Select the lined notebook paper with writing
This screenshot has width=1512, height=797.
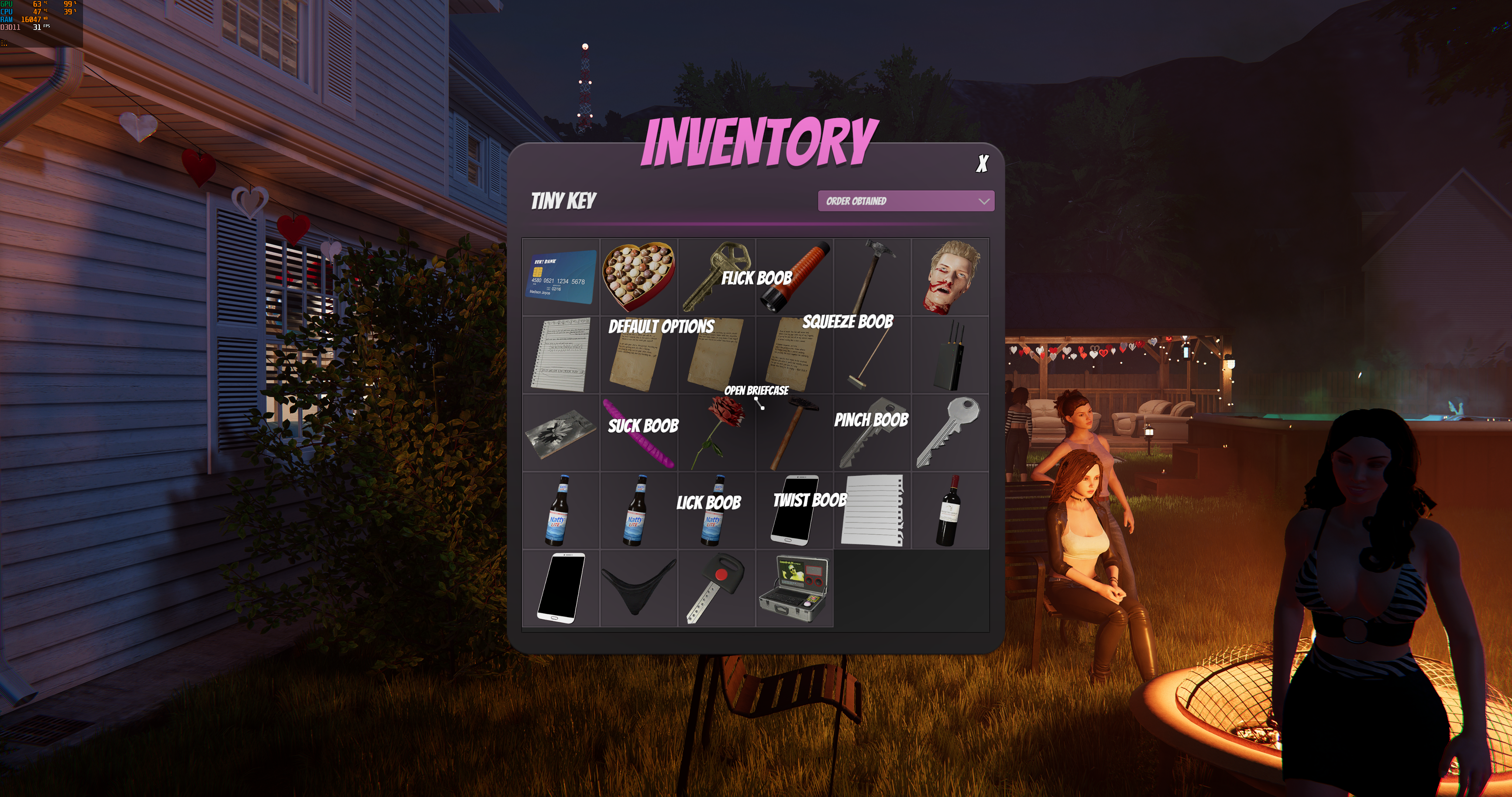click(561, 355)
